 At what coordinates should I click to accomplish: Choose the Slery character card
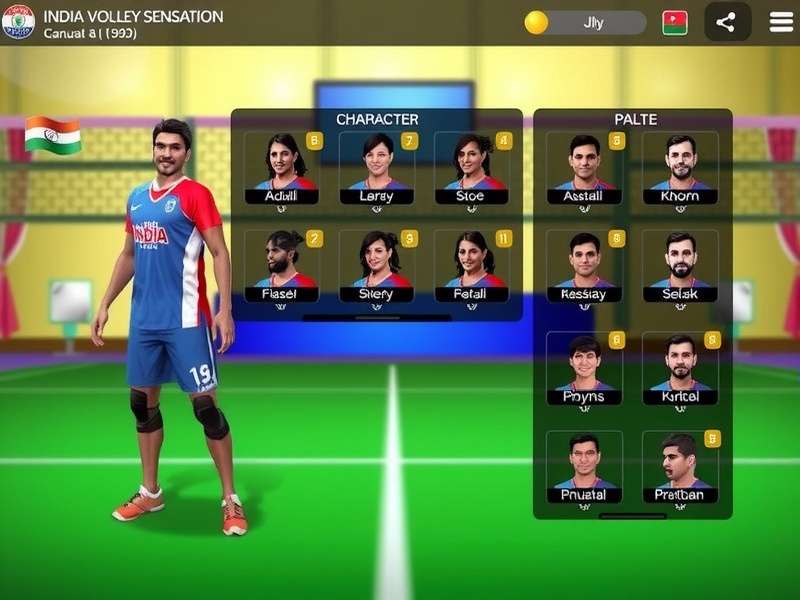click(377, 267)
